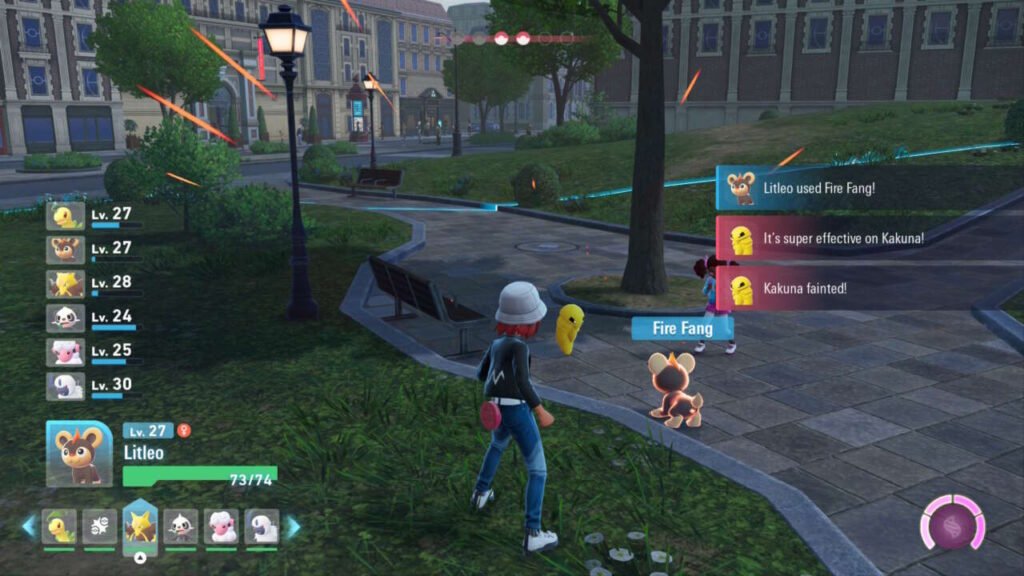
Task: Click the Fire Fang move label
Action: point(682,328)
